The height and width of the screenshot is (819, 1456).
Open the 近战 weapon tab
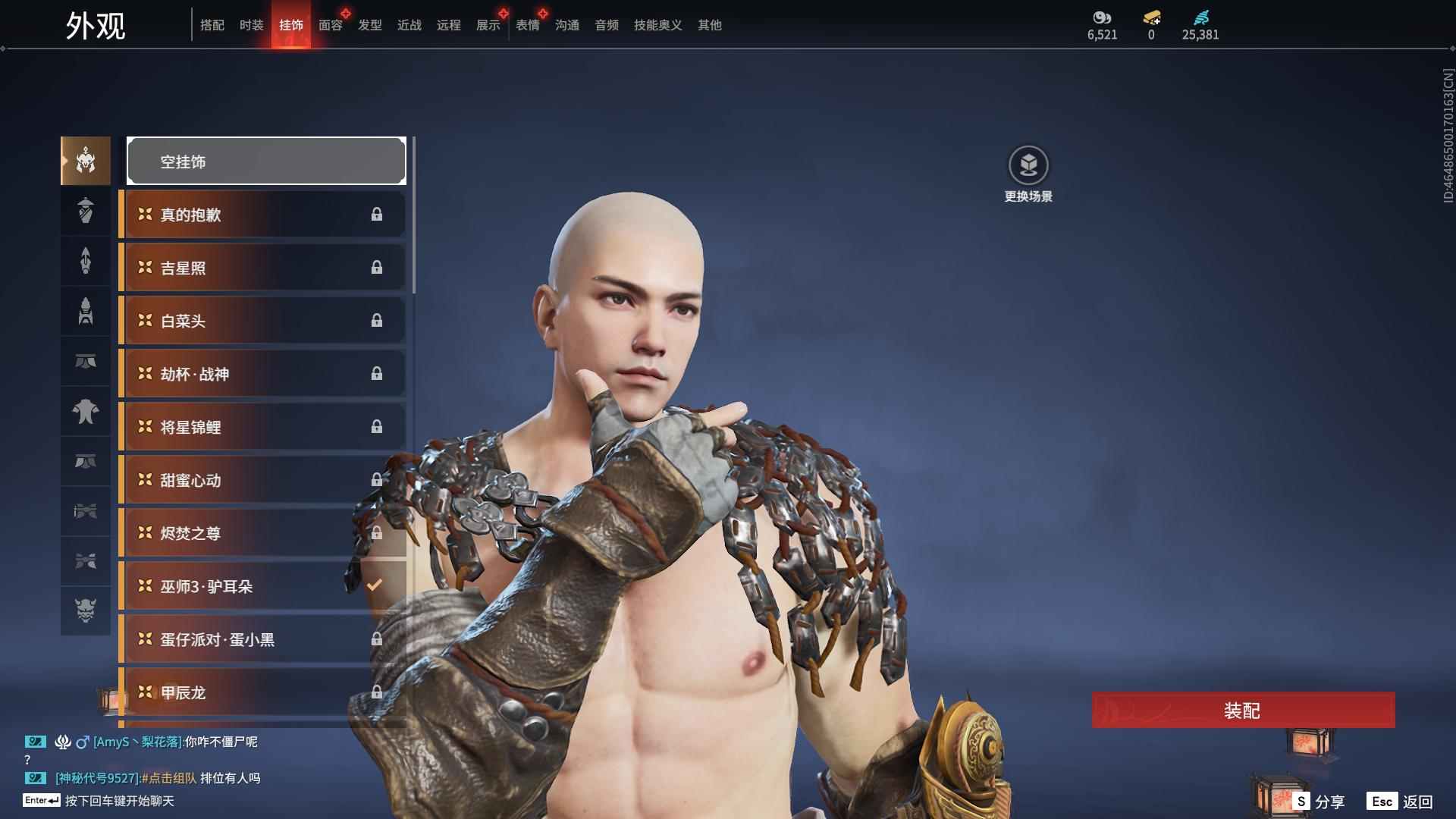point(409,25)
